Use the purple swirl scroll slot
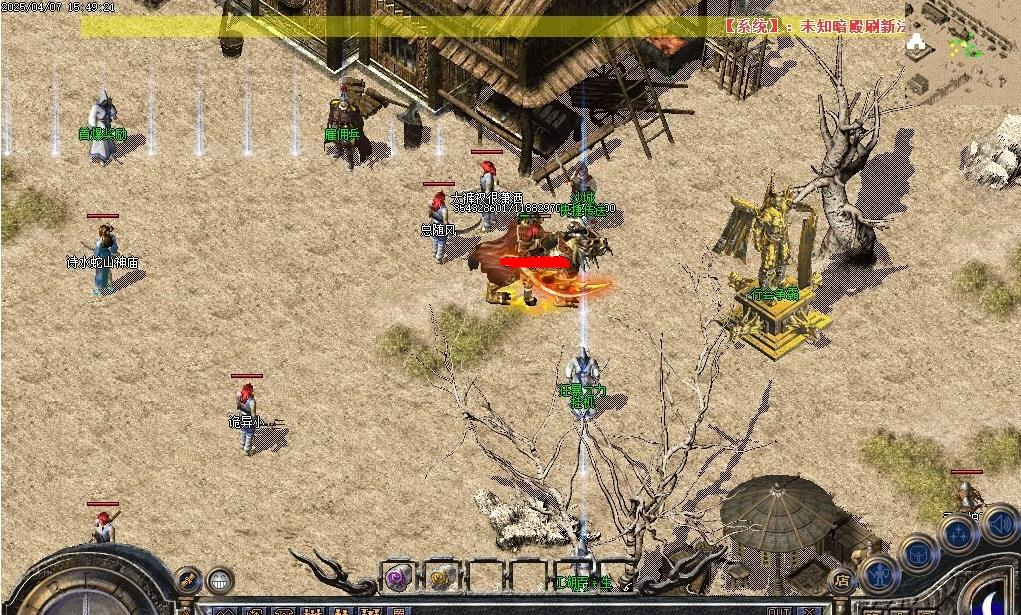This screenshot has width=1021, height=615. click(x=398, y=575)
